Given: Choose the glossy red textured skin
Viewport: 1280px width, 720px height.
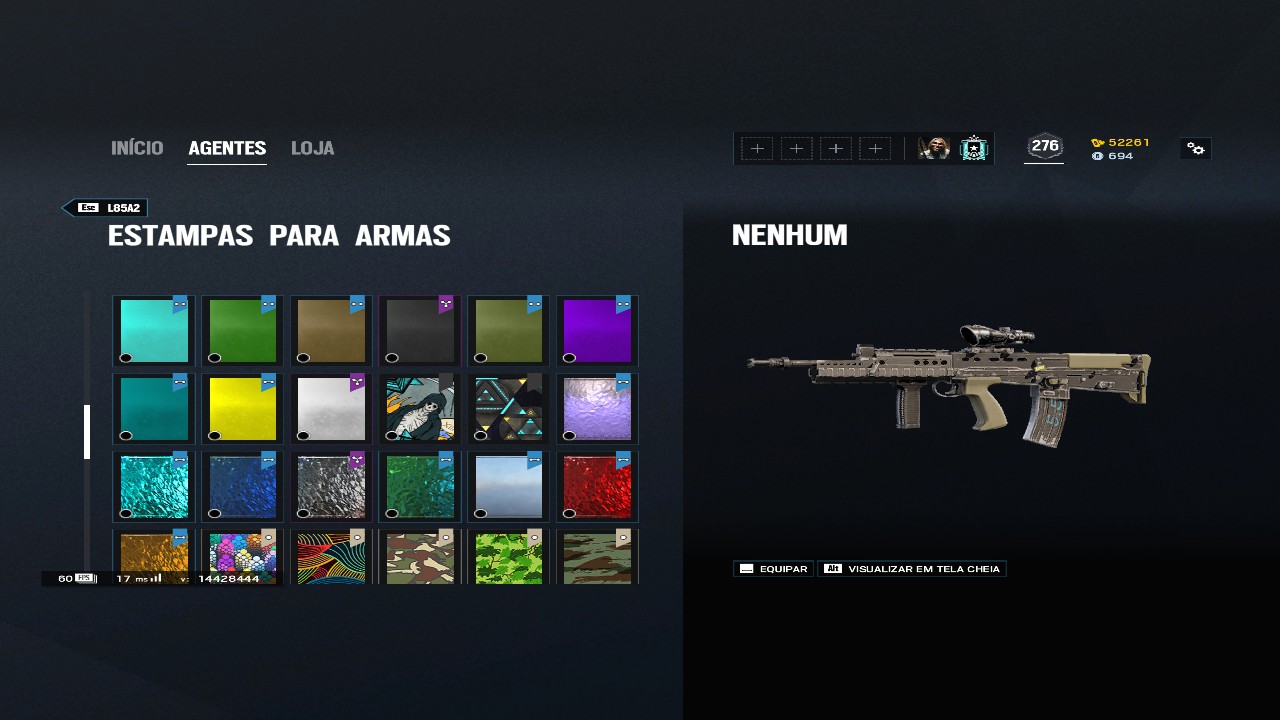Looking at the screenshot, I should tap(598, 487).
